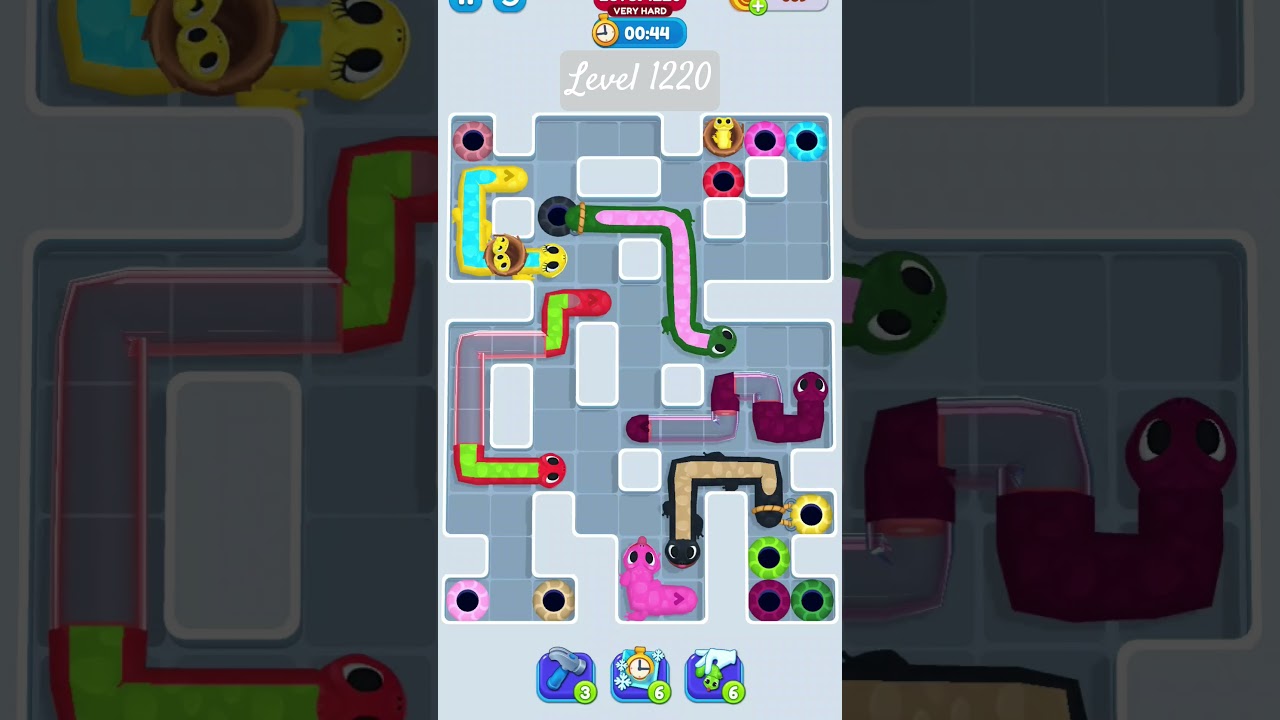Tap the Level 1220 banner

pos(639,80)
